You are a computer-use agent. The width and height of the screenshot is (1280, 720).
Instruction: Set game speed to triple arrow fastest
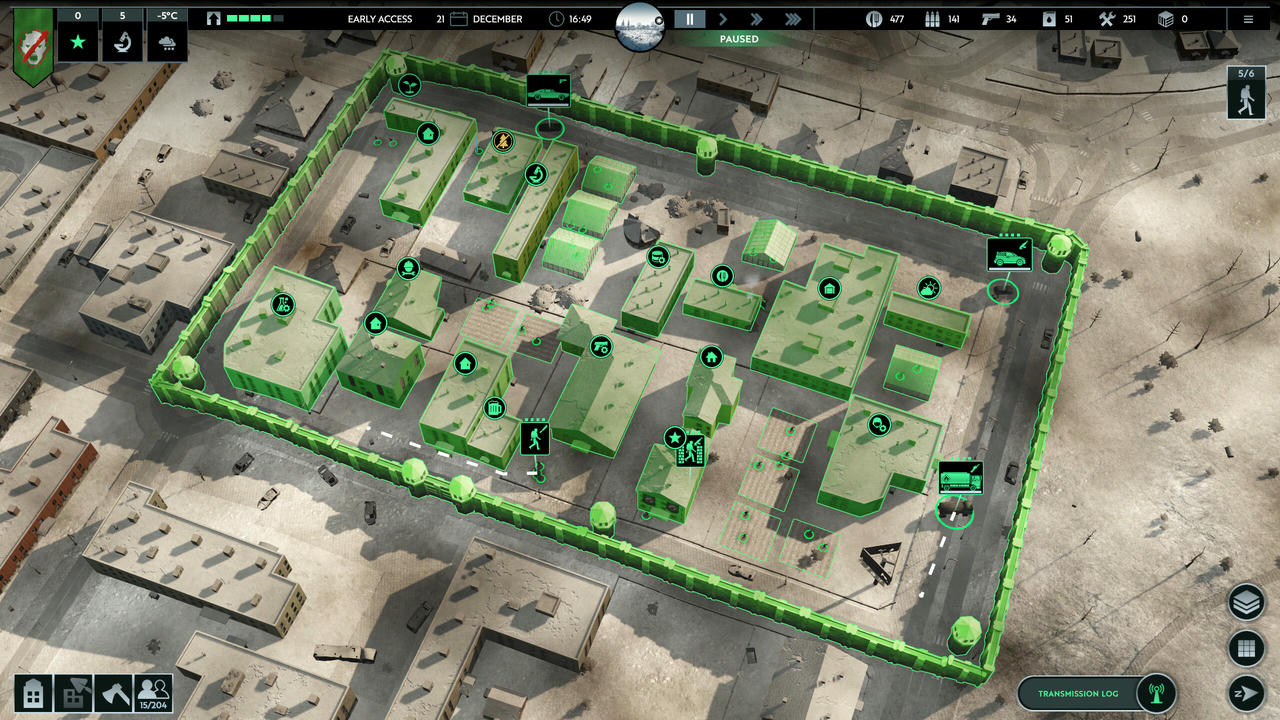(792, 19)
